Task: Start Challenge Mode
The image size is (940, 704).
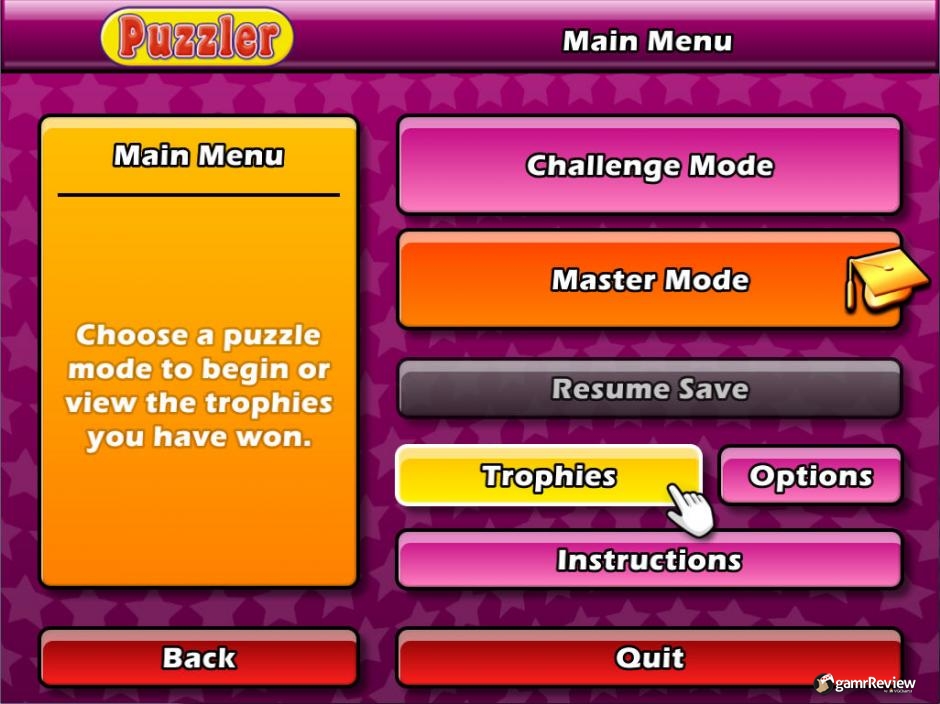Action: point(649,165)
